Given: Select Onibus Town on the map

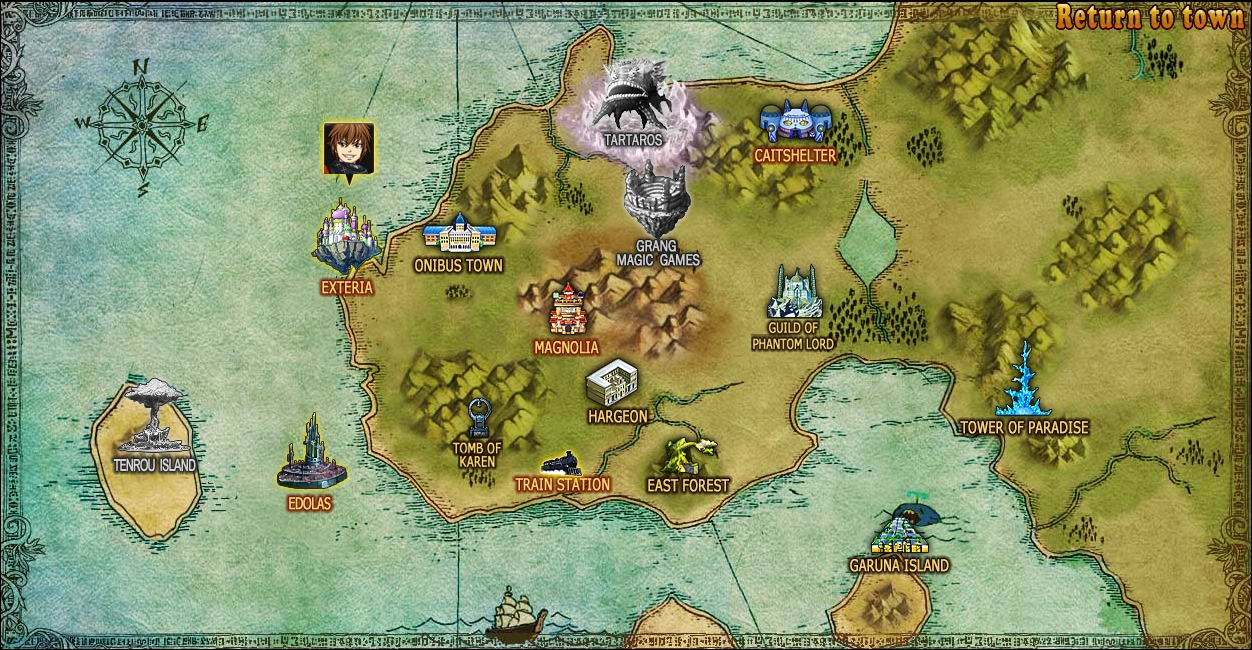Looking at the screenshot, I should point(459,235).
